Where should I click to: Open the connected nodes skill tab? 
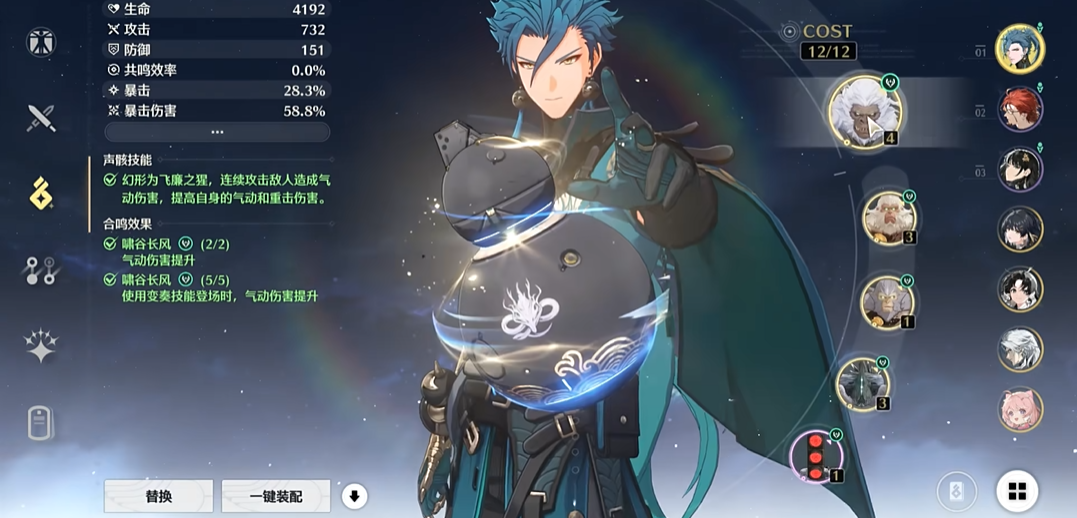pos(41,270)
